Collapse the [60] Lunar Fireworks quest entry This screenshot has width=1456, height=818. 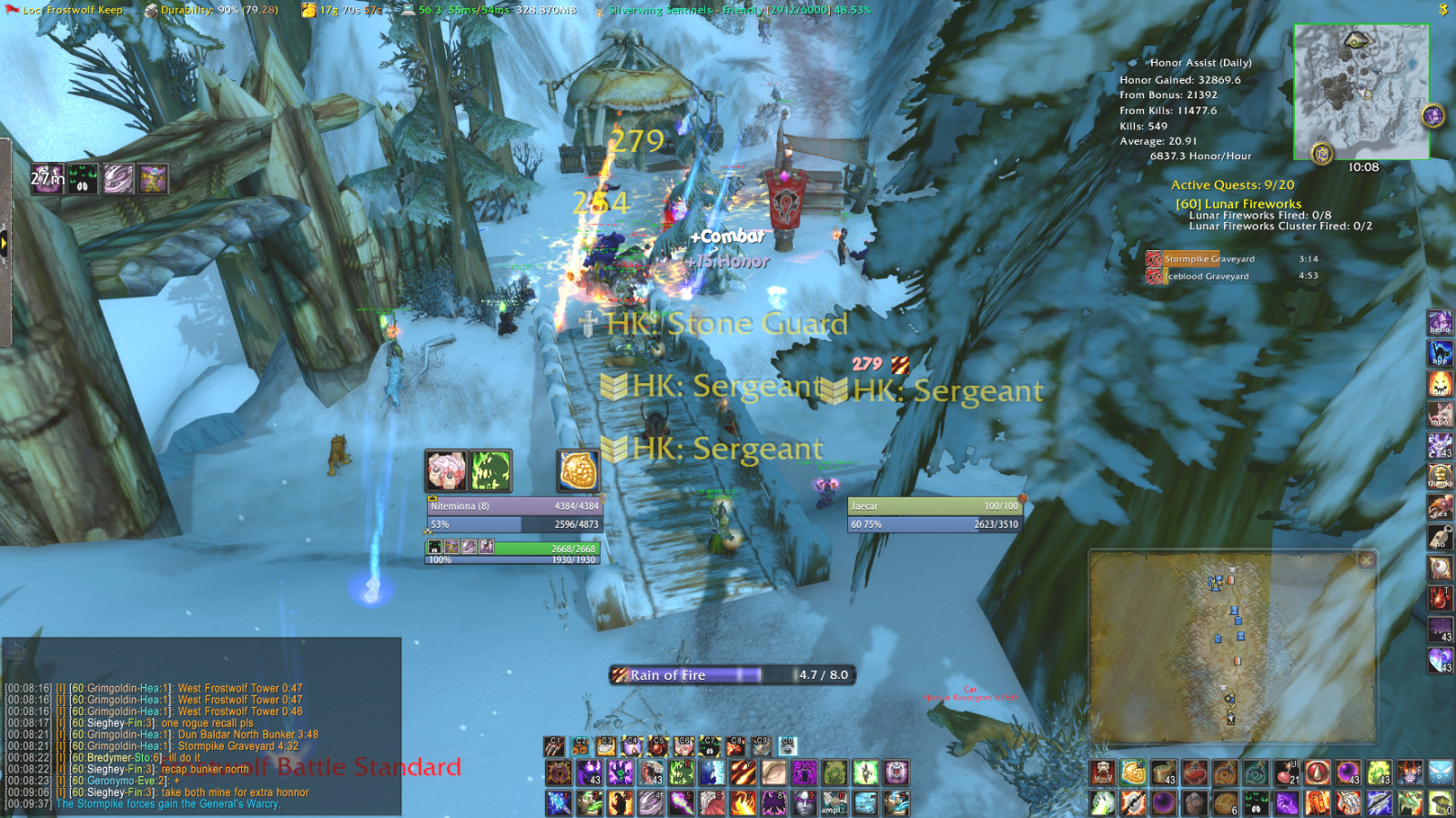click(1239, 203)
